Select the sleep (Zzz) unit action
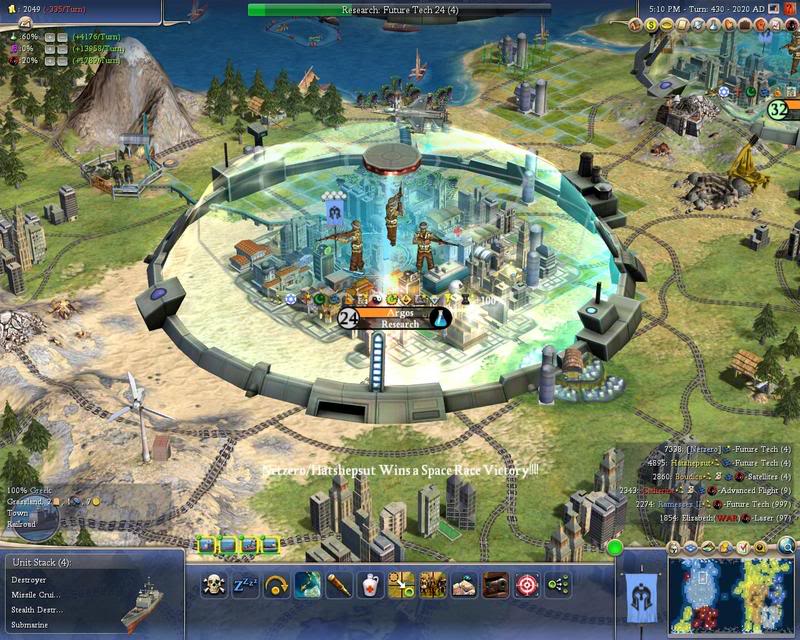Viewport: 800px width, 640px height. (x=246, y=585)
